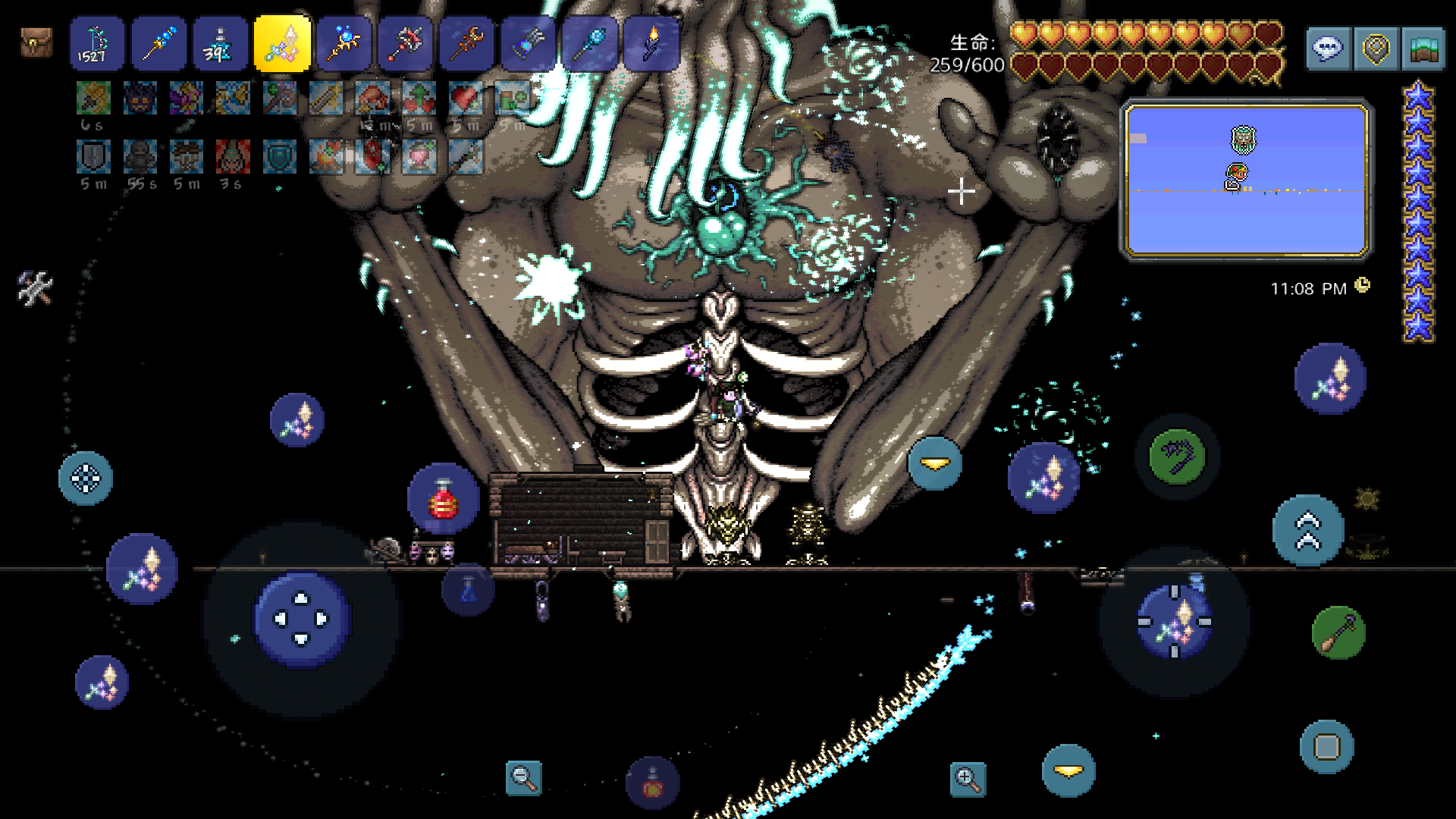Choose the potion hotbar slot showing 39
This screenshot has height=819, width=1456.
(220, 44)
